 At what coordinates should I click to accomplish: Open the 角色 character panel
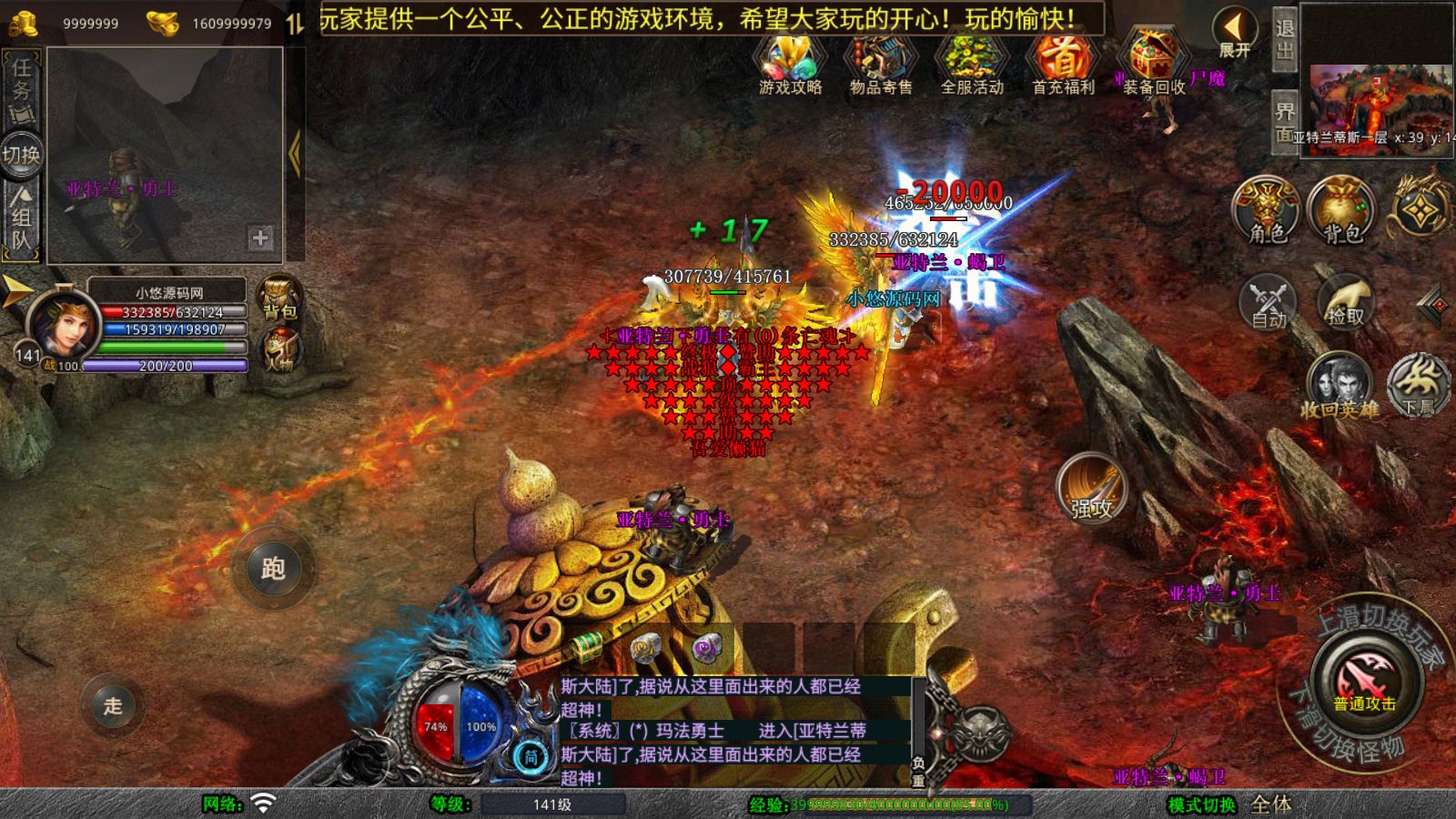click(x=1268, y=211)
